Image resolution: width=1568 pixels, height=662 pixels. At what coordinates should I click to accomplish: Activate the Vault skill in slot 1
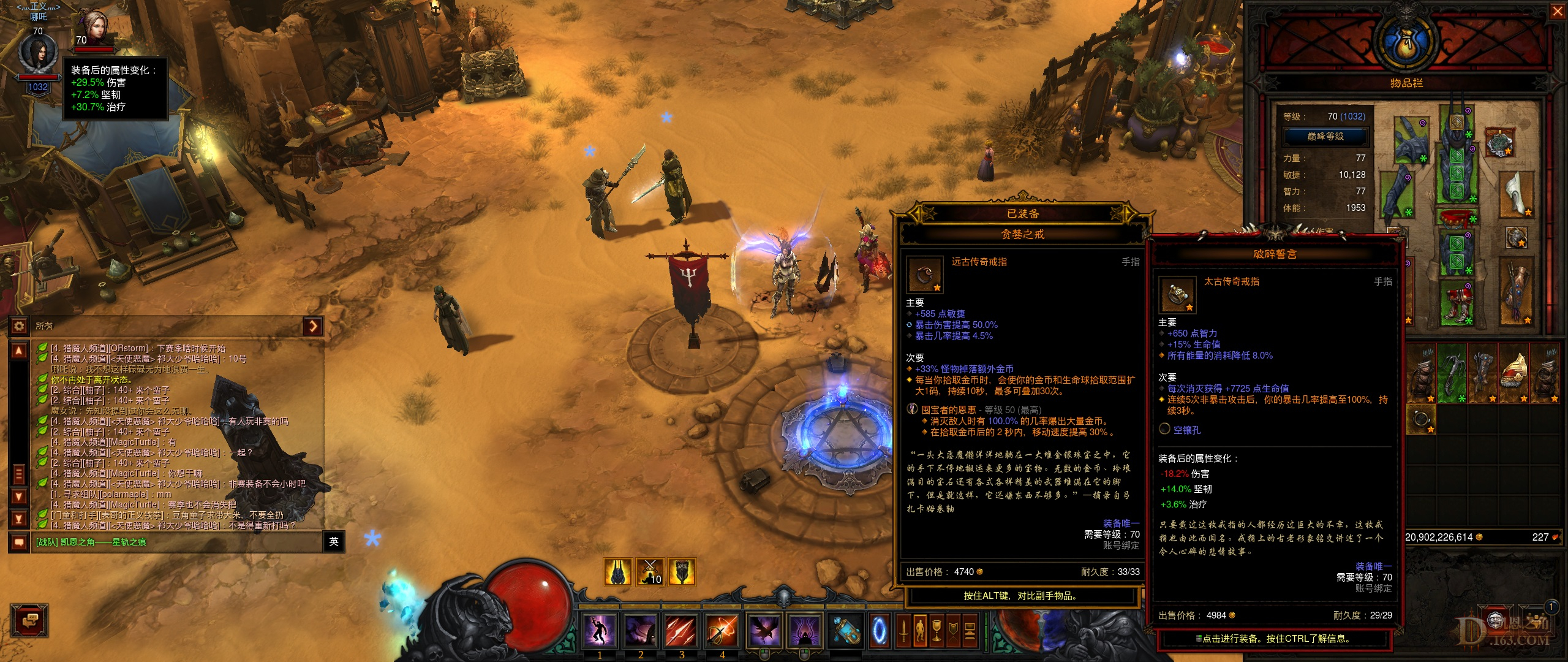tap(600, 630)
